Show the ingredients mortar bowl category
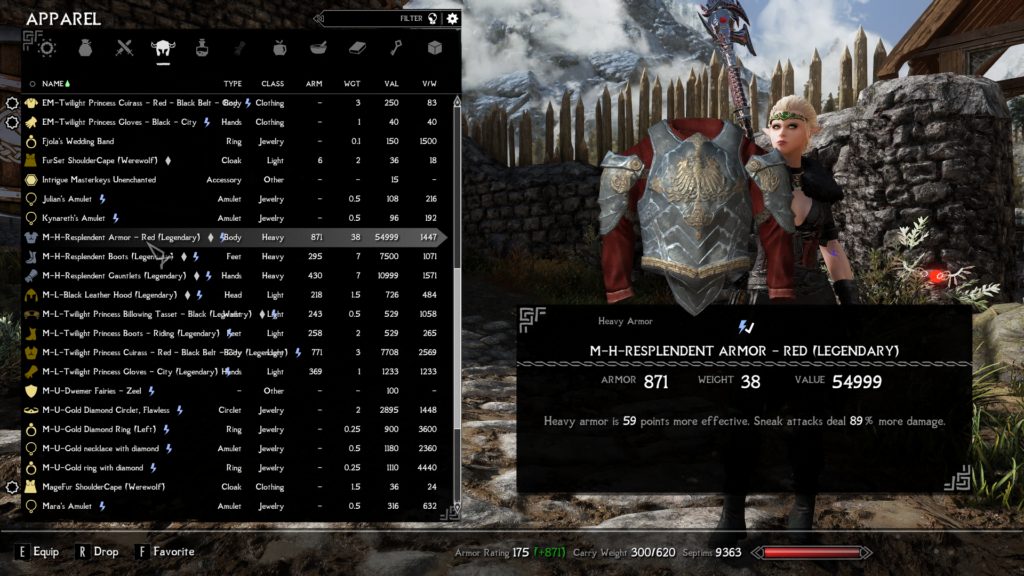Viewport: 1024px width, 576px height. pyautogui.click(x=318, y=47)
